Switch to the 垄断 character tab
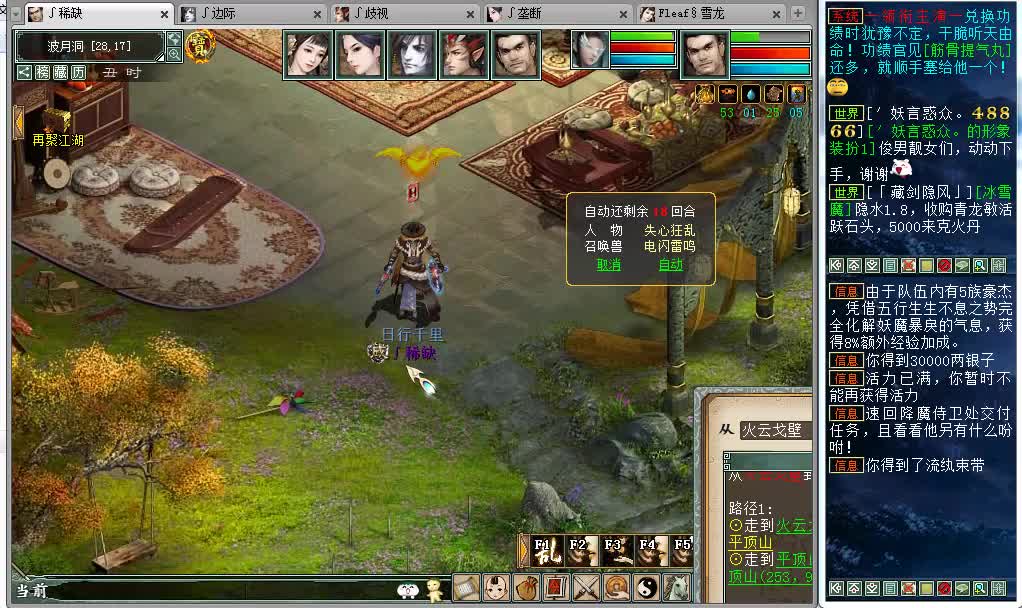 [x=555, y=14]
